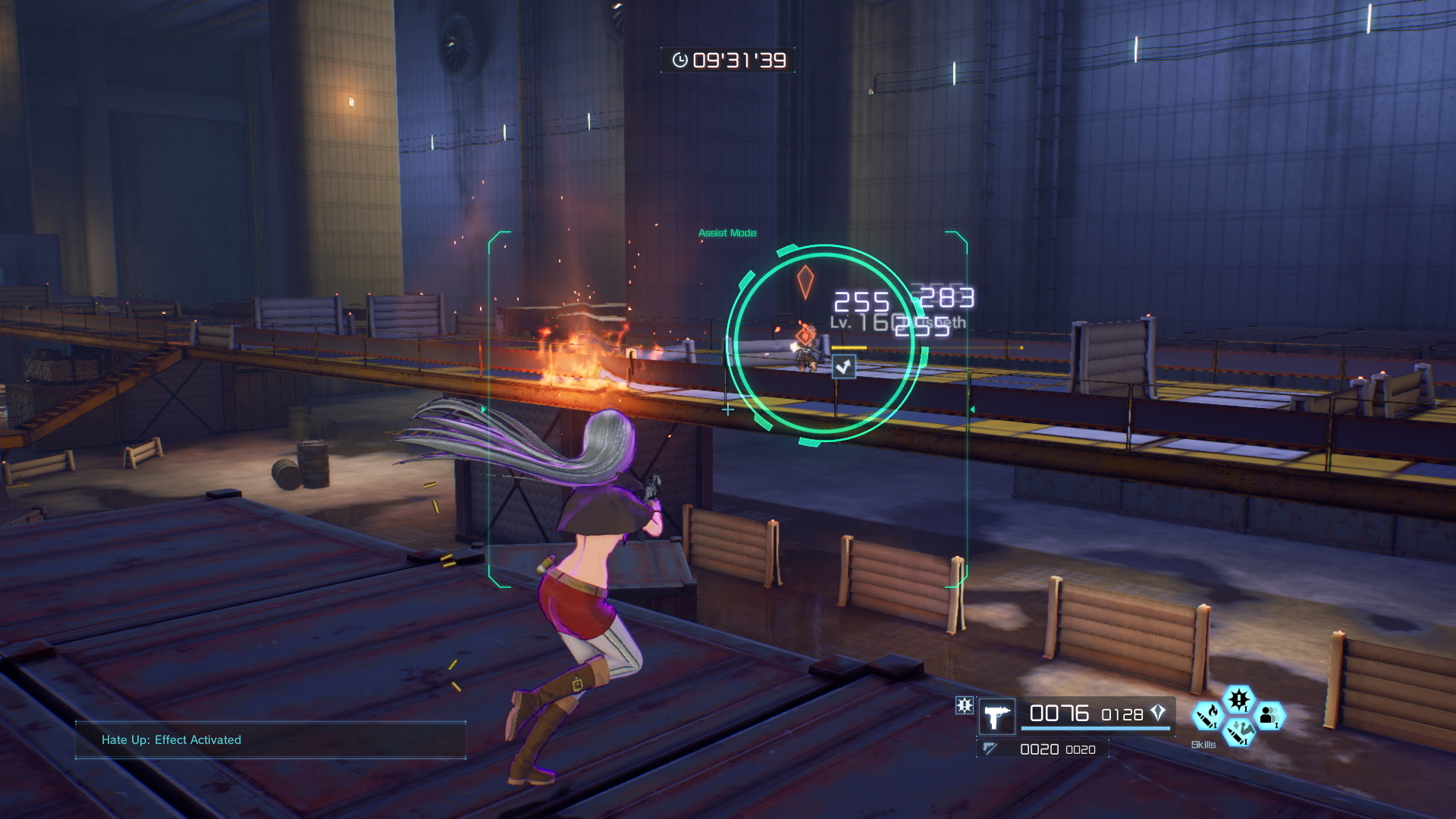Viewport: 1456px width, 819px height.
Task: Activate the flame bullet skill
Action: [1207, 715]
